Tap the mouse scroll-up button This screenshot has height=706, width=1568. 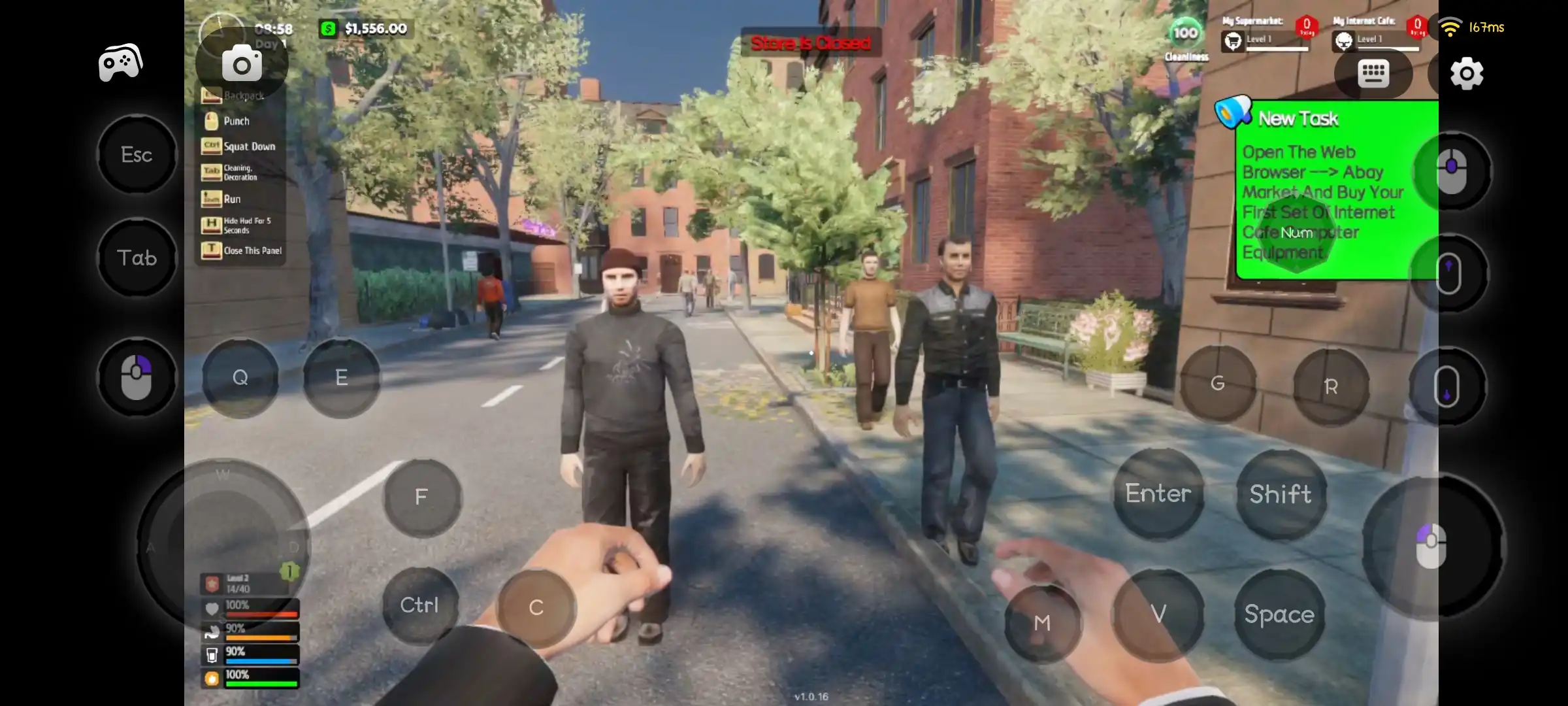point(1448,273)
